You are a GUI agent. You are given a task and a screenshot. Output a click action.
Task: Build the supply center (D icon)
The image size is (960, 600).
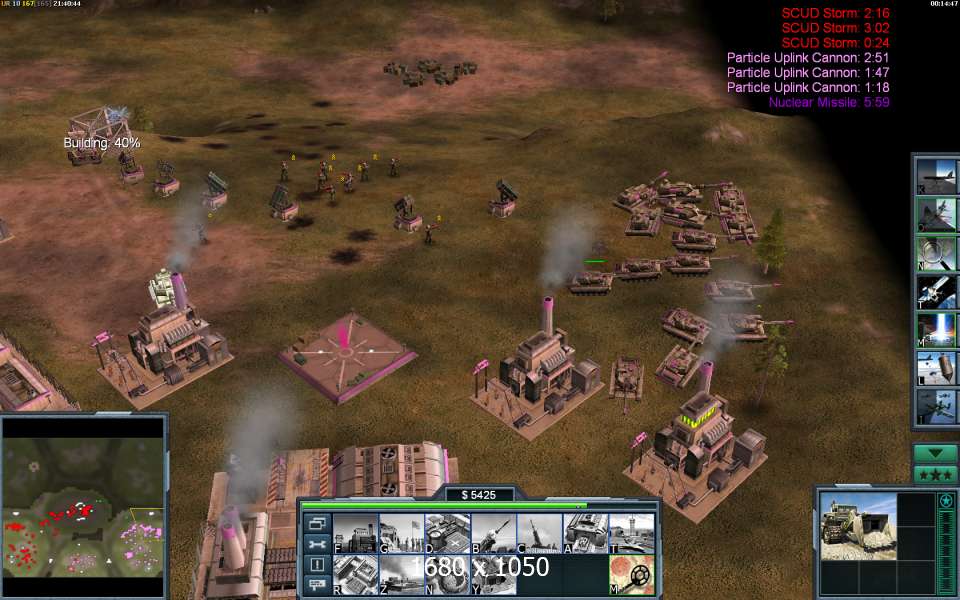(x=447, y=533)
